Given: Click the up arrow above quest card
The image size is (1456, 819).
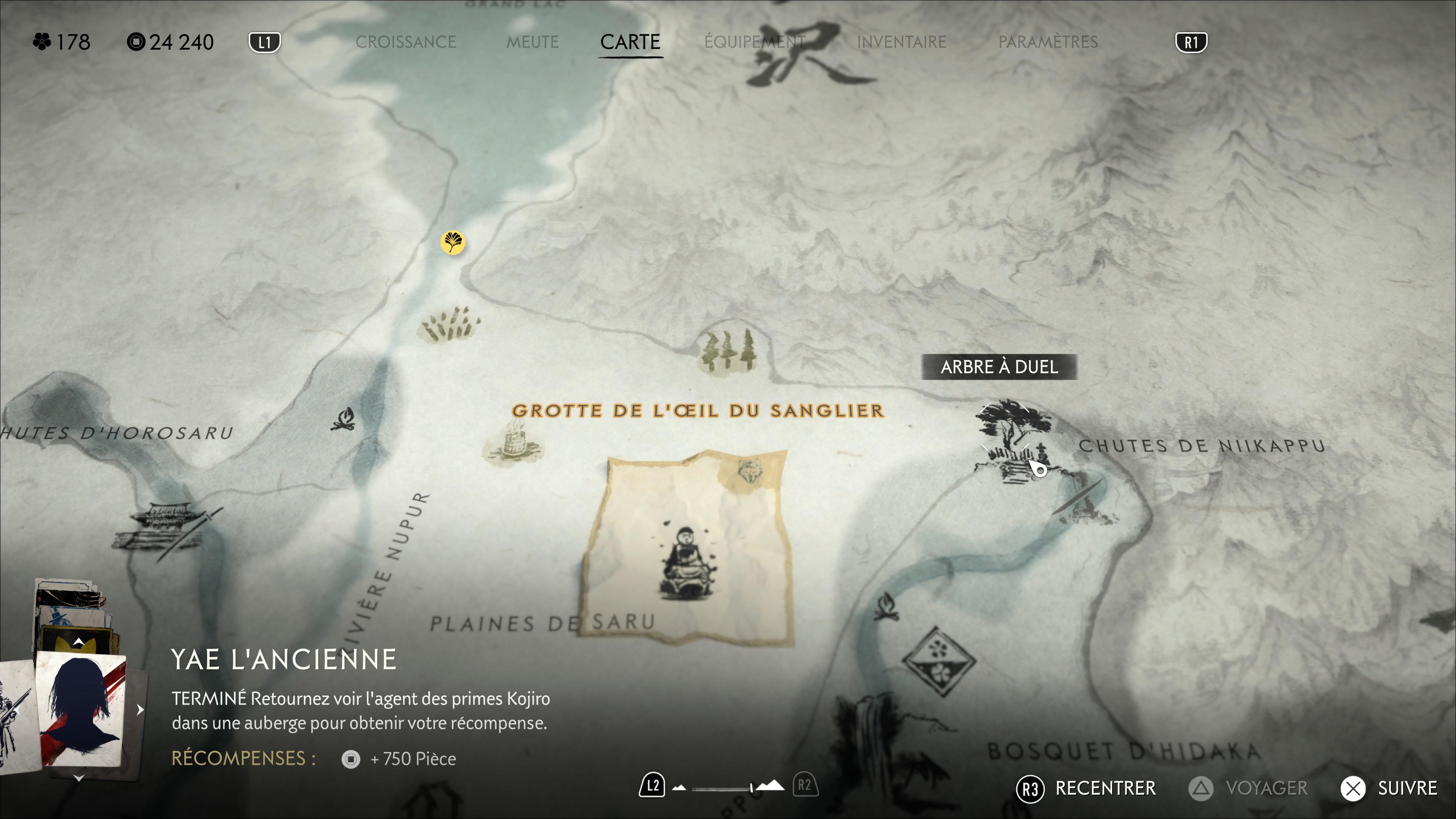Looking at the screenshot, I should (79, 642).
